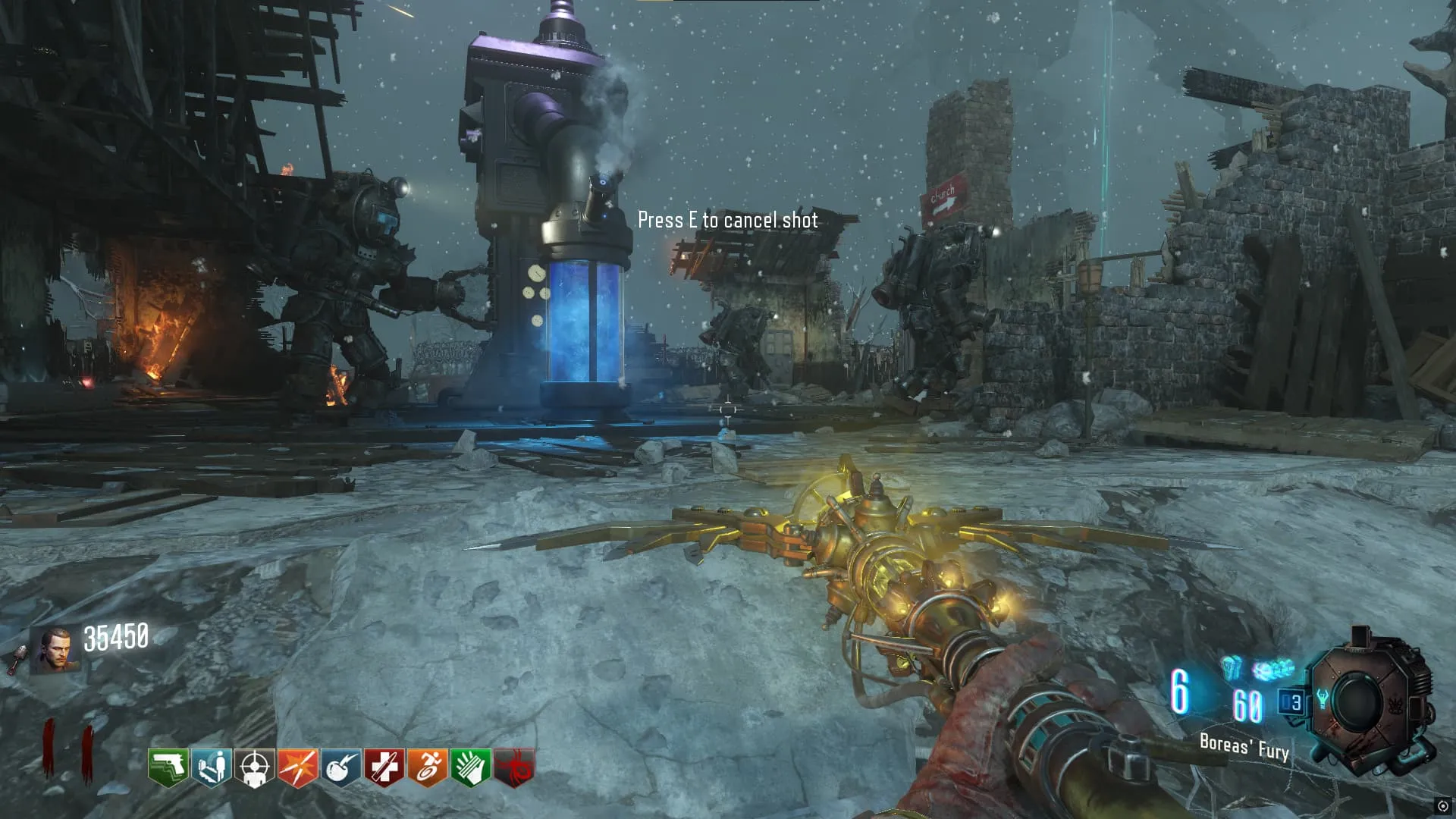Screen dimensions: 1456x819
Task: Select the blue lethal grenade icon
Action: click(1232, 667)
